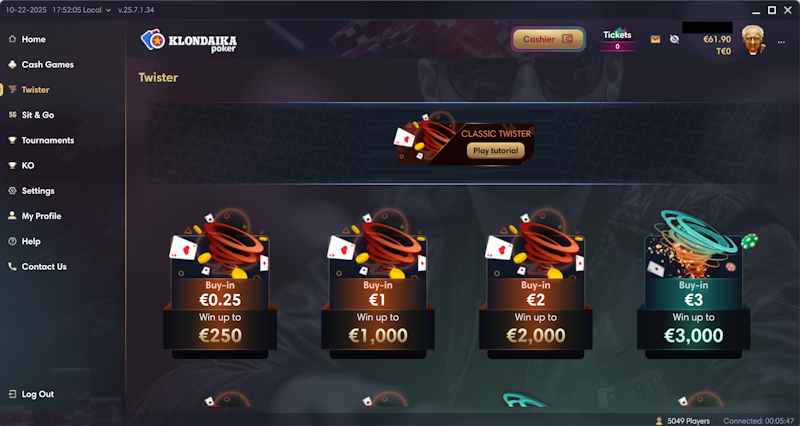Select Sit & Go in the sidebar
Screen dimensions: 800x426
pos(38,115)
